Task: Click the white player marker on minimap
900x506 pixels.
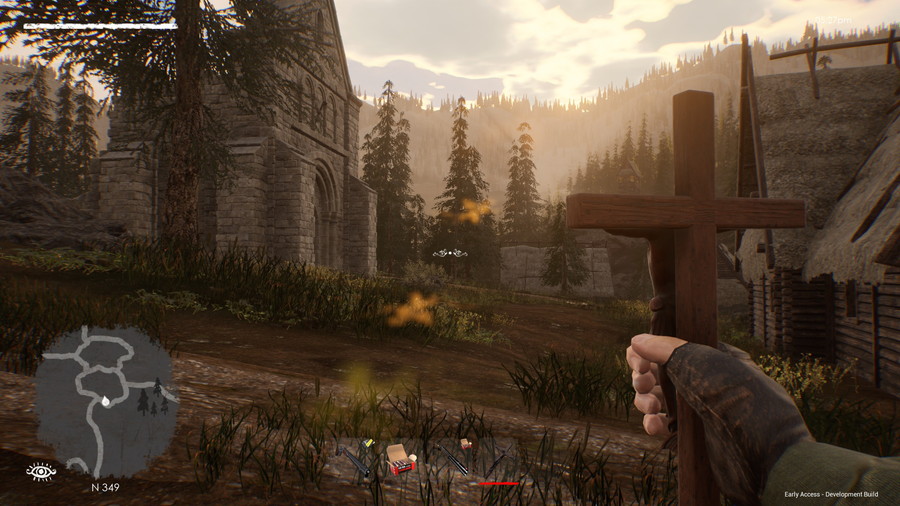Action: pos(106,400)
